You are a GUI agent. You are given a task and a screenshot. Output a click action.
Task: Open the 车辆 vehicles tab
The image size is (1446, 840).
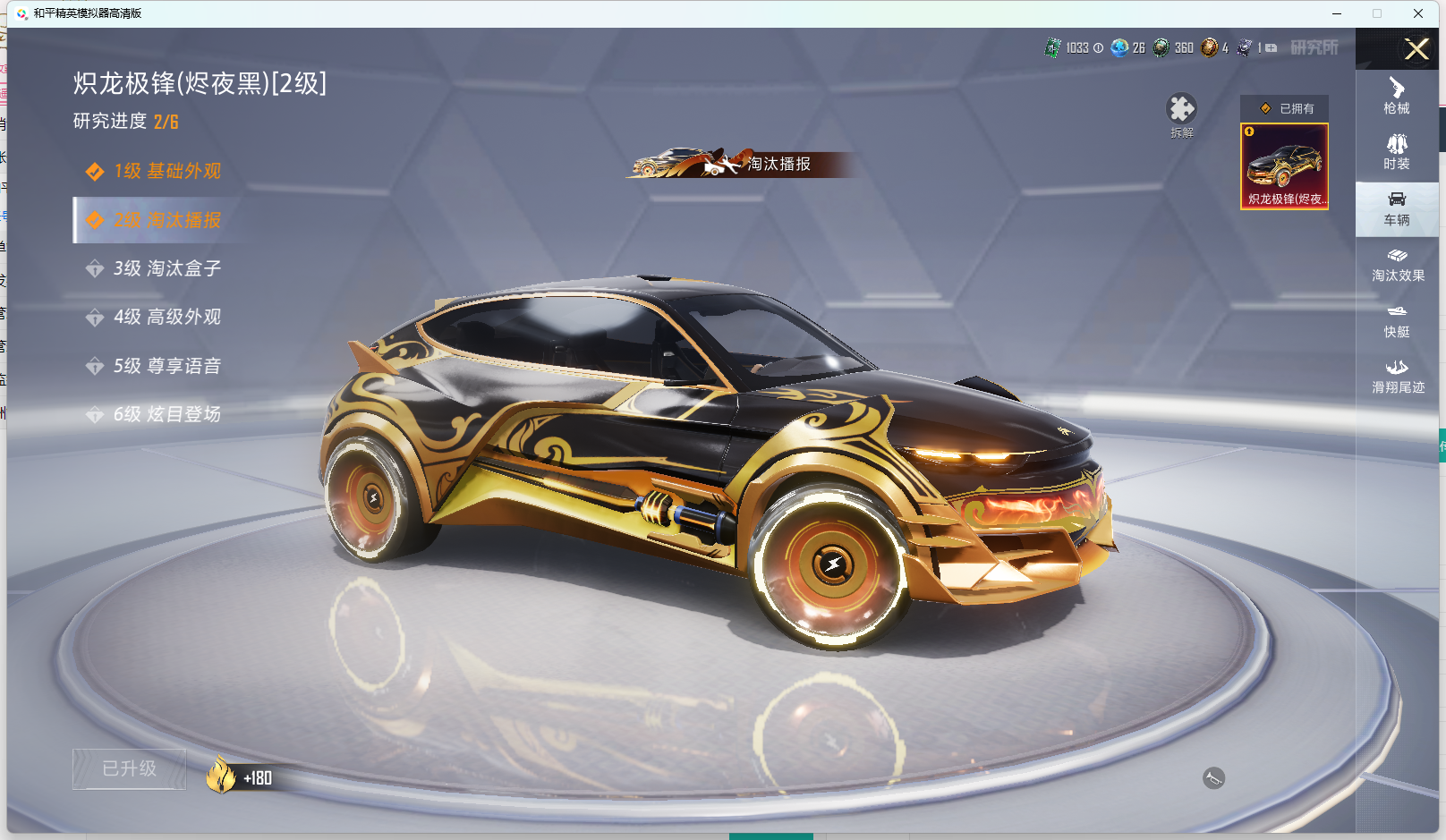tap(1397, 208)
